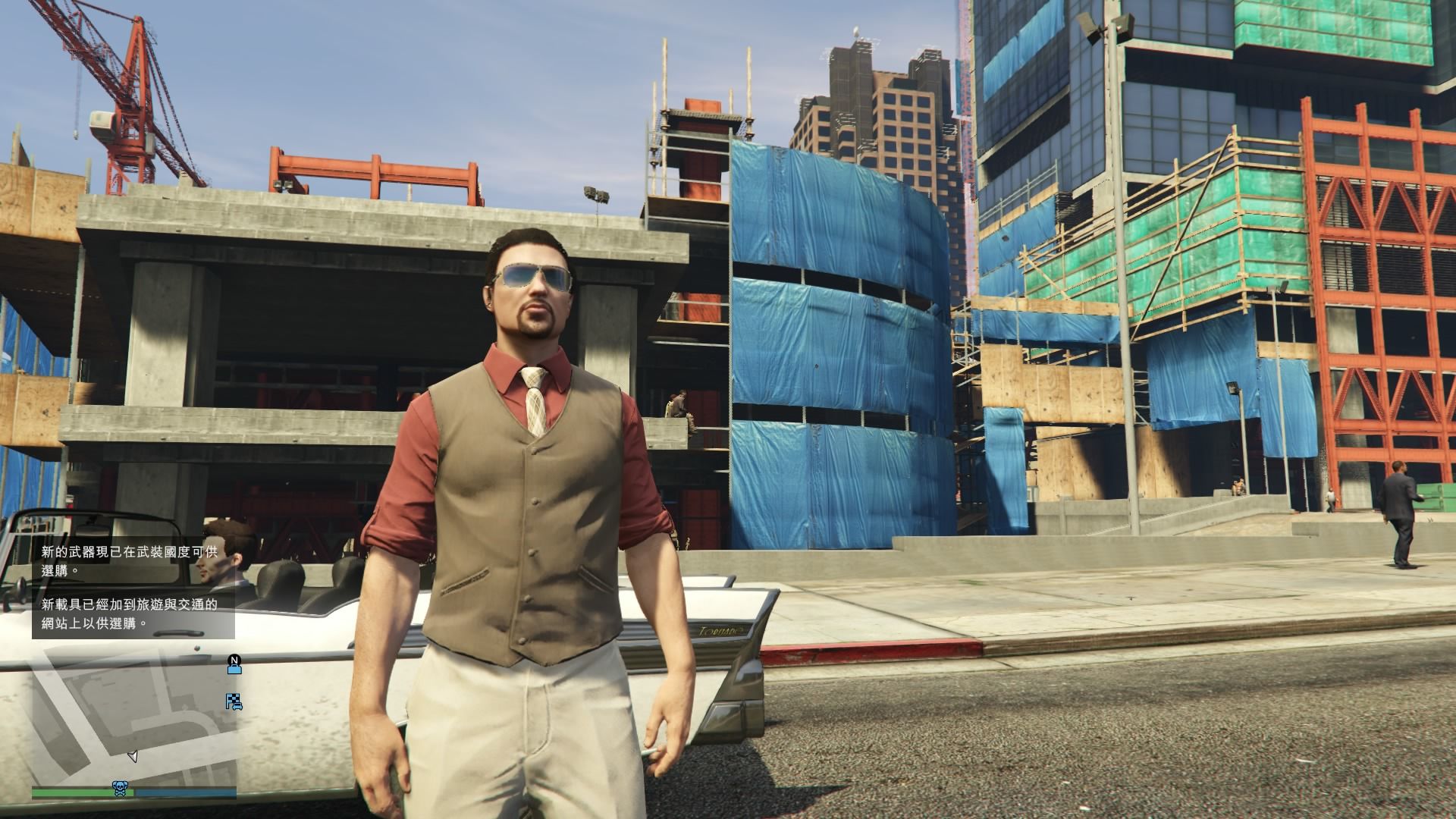Select the checkered flag race blip
Screen dimensions: 1456x819
click(234, 702)
